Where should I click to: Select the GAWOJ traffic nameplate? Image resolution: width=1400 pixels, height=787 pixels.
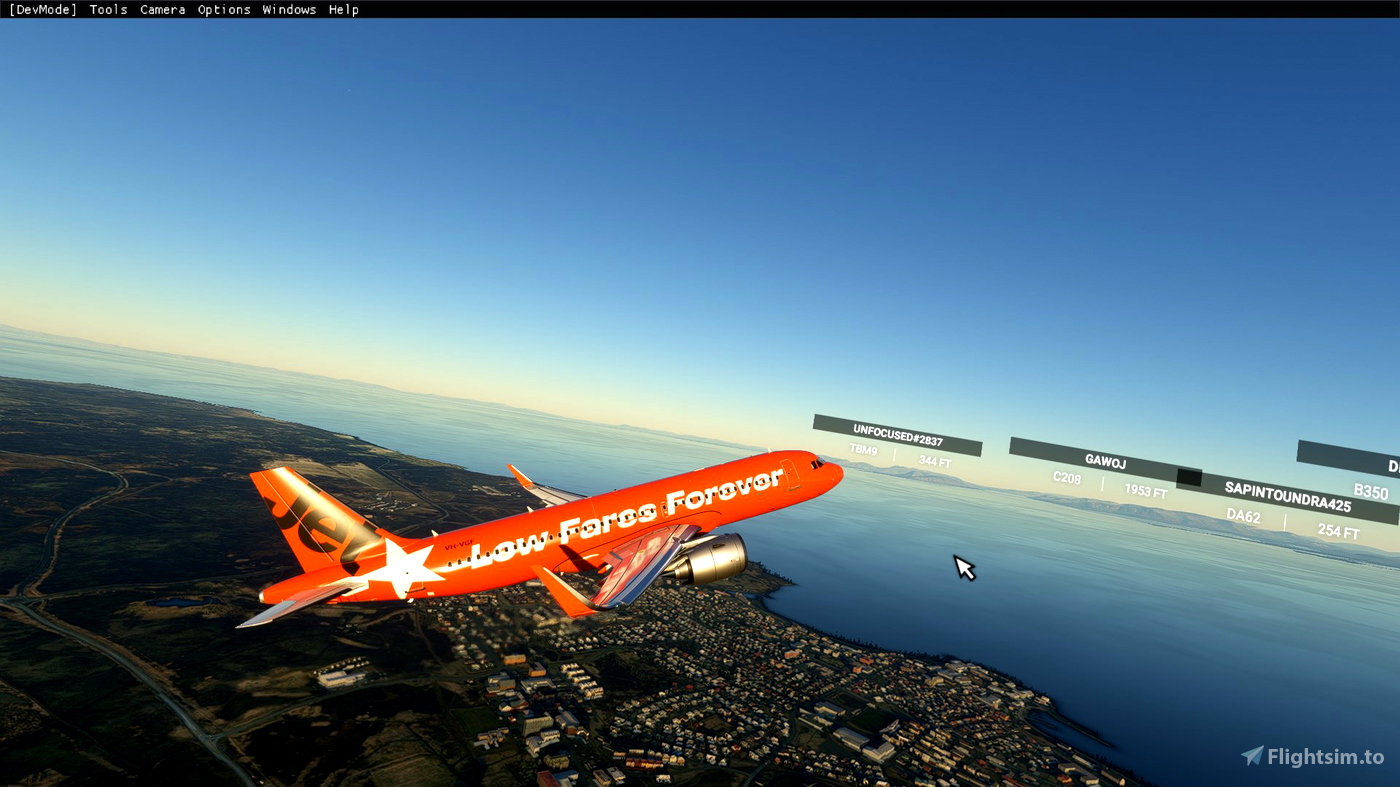click(1104, 461)
